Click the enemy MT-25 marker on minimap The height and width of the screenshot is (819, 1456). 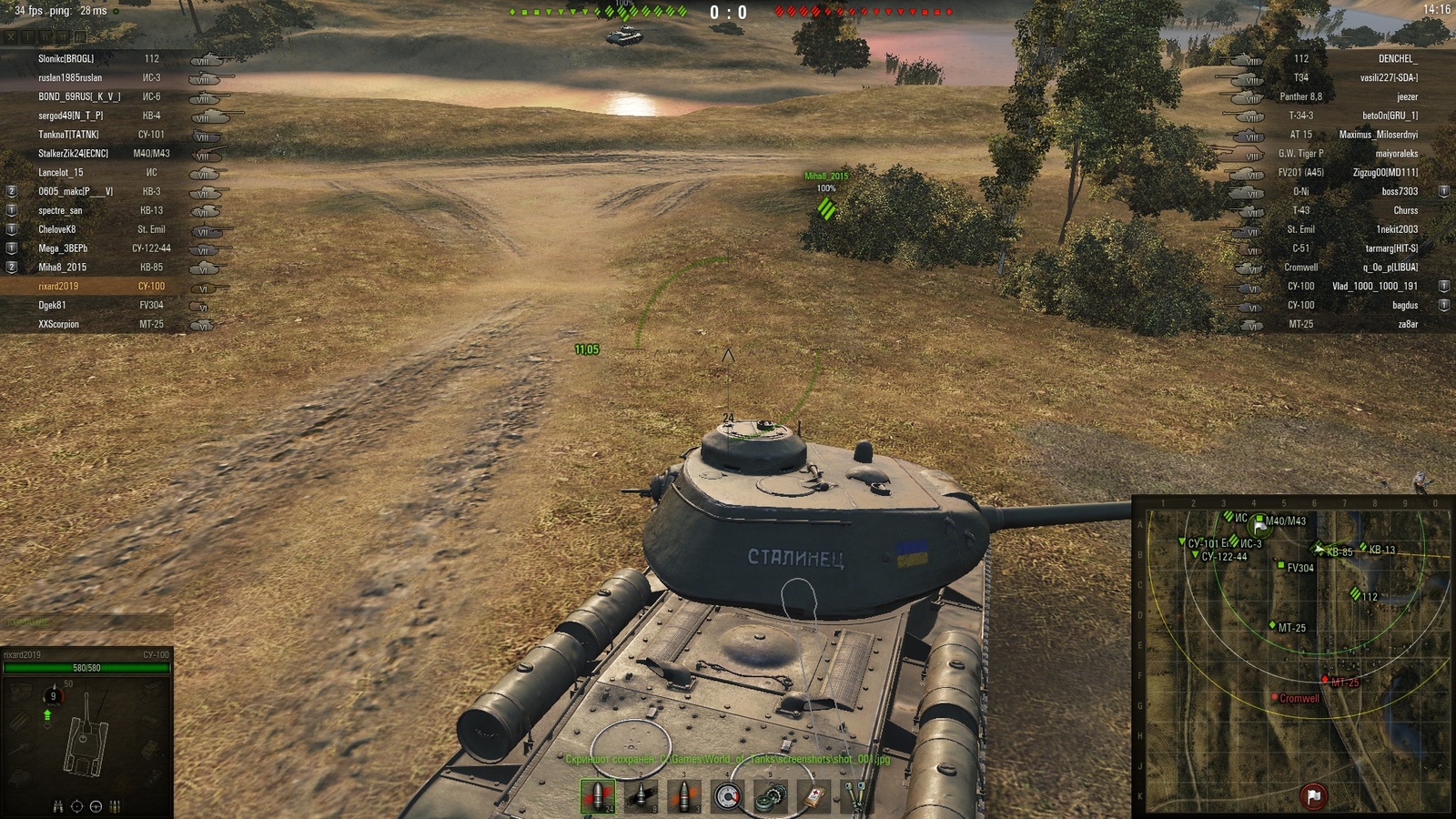pyautogui.click(x=1325, y=680)
